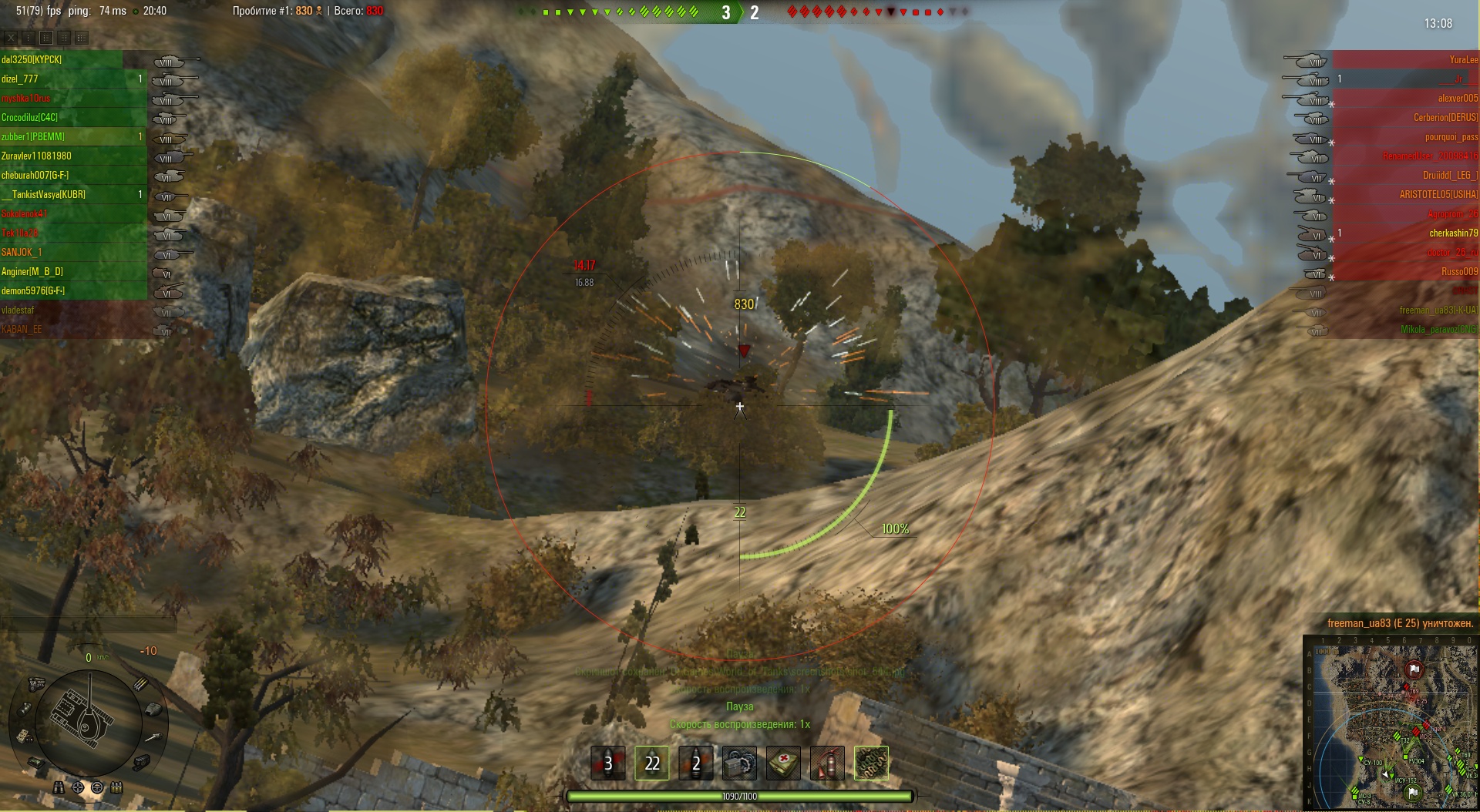The width and height of the screenshot is (1480, 812).
Task: Select the shell slot with 2 rounds
Action: (x=695, y=763)
